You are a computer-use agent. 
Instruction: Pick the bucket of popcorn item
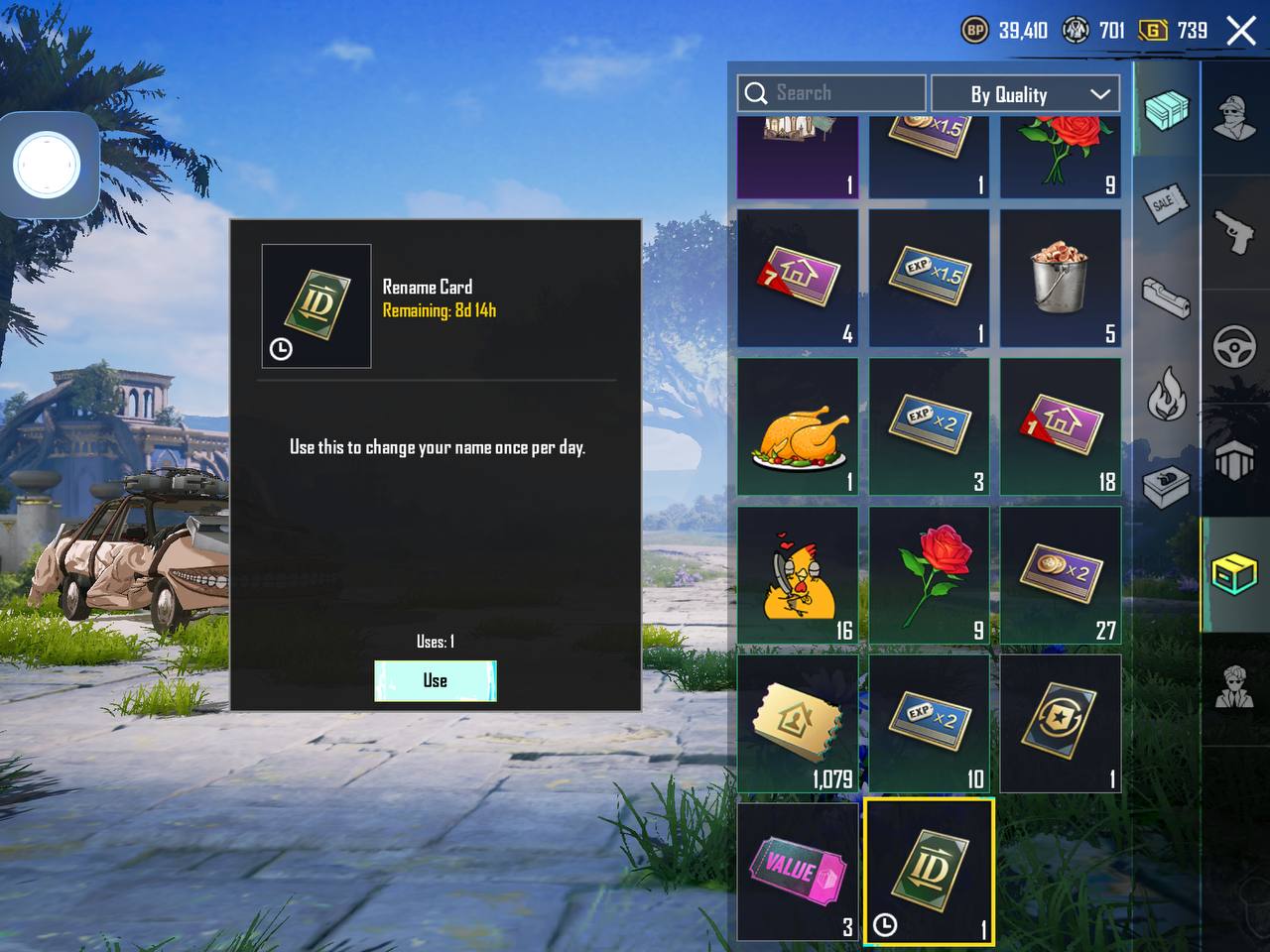(x=1060, y=278)
